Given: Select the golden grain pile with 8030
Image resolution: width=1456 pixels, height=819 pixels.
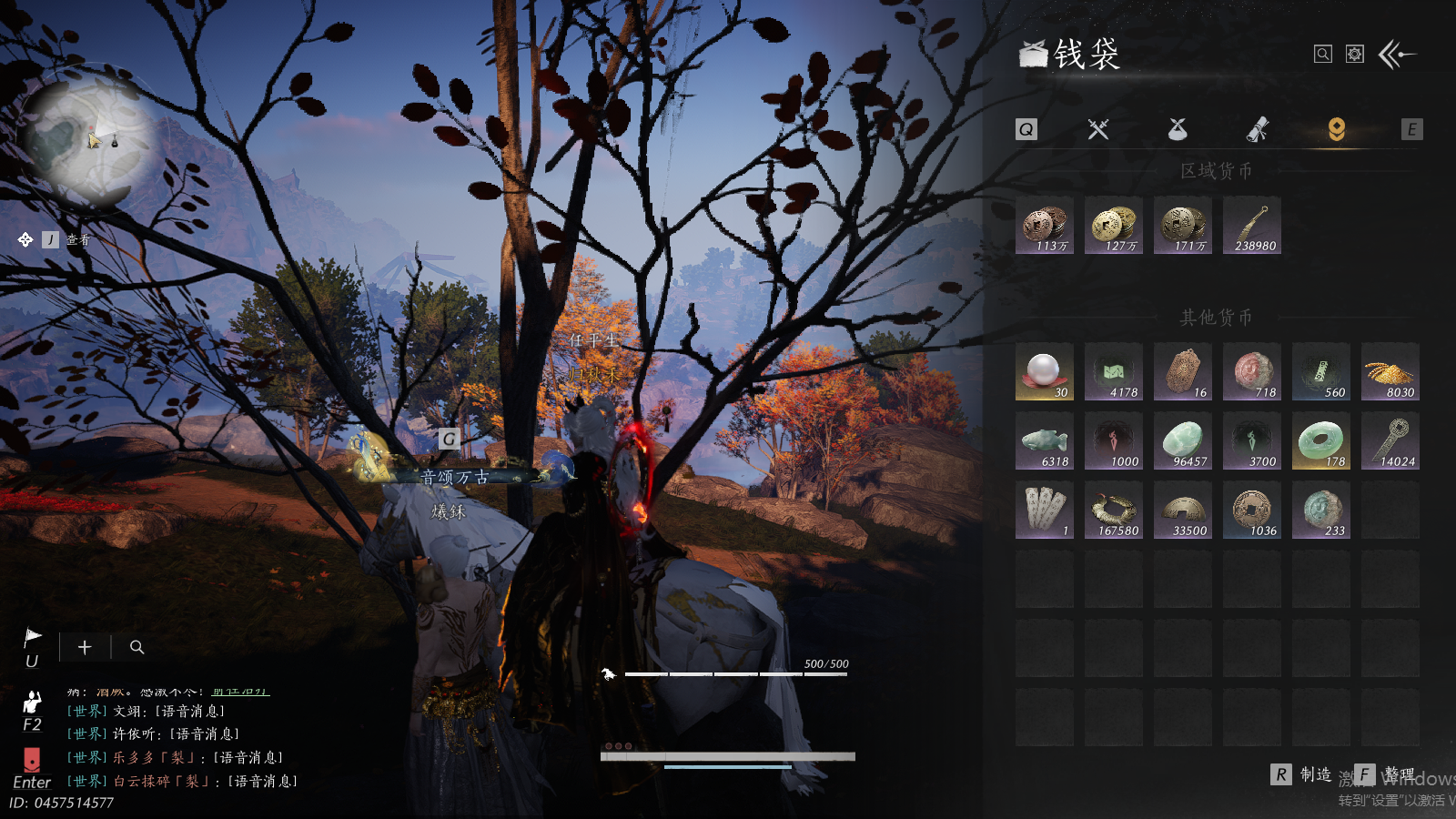Looking at the screenshot, I should pos(1390,372).
